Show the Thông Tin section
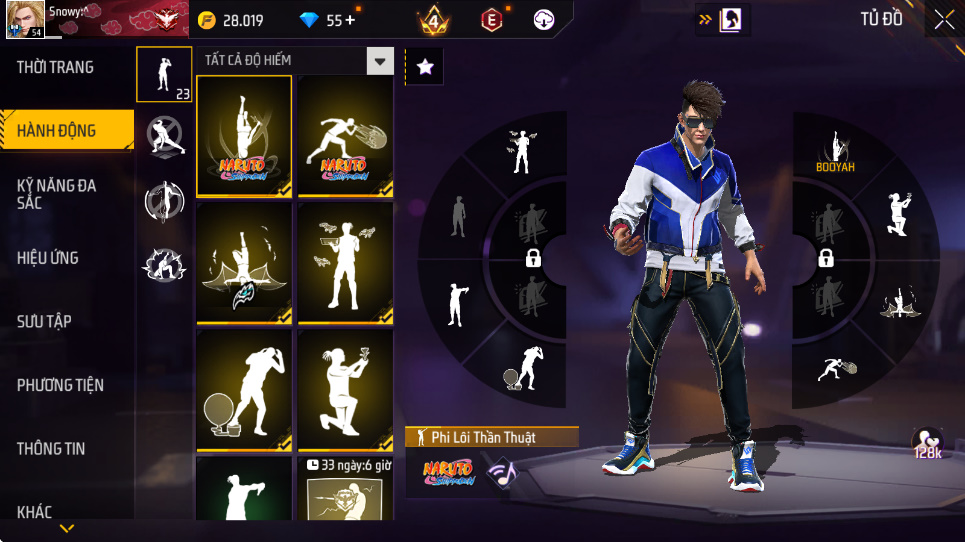Screen dimensions: 965x542 click(x=51, y=448)
